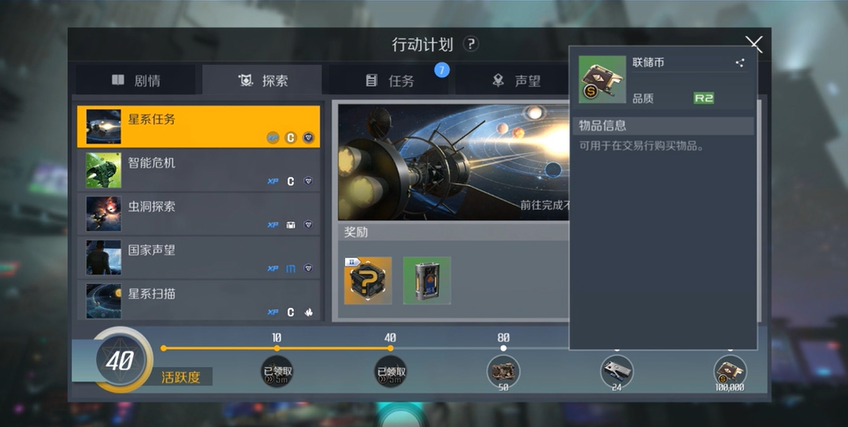Open the milestone reward showing 24
848x427 pixels.
(616, 371)
